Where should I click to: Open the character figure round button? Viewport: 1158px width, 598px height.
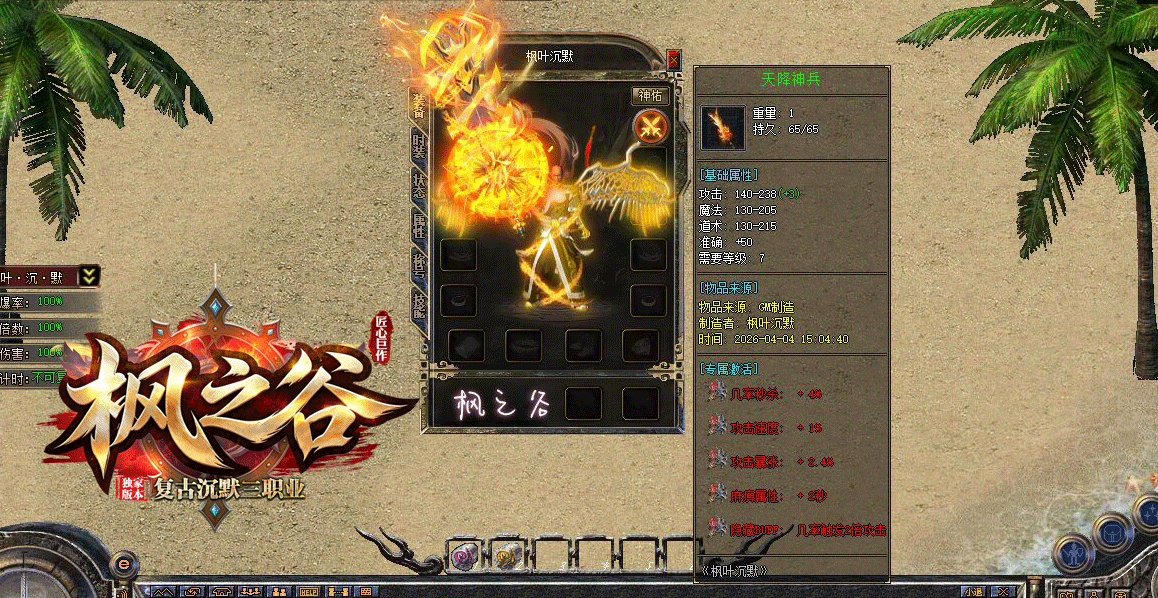[1073, 551]
